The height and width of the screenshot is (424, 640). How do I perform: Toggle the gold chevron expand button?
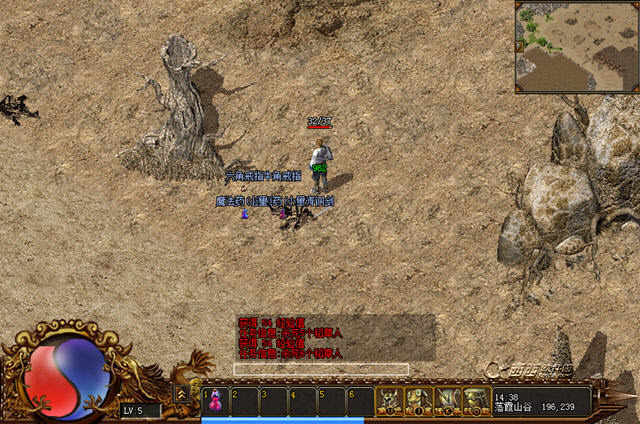click(x=182, y=394)
